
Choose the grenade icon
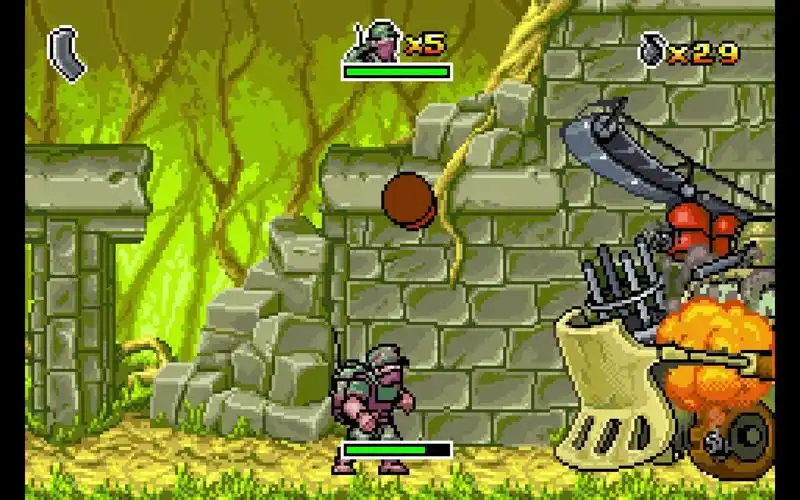point(651,49)
